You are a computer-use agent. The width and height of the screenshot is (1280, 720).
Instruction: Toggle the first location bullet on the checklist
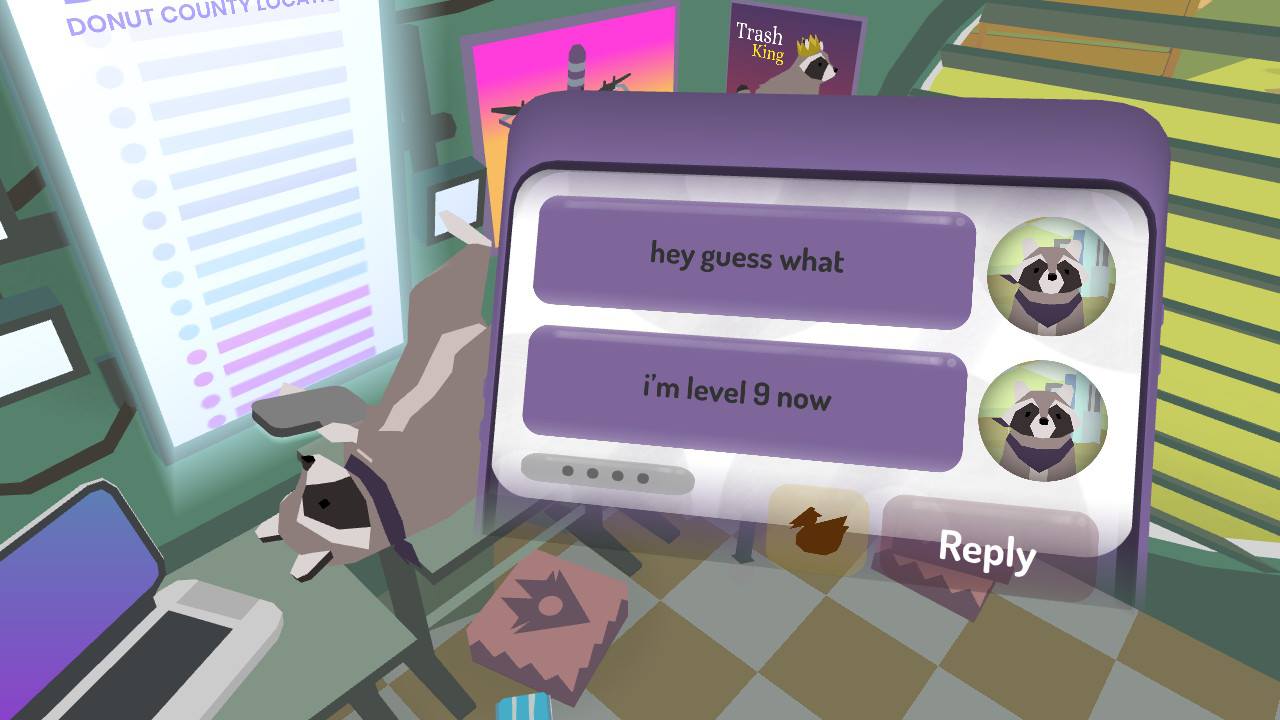pyautogui.click(x=110, y=75)
